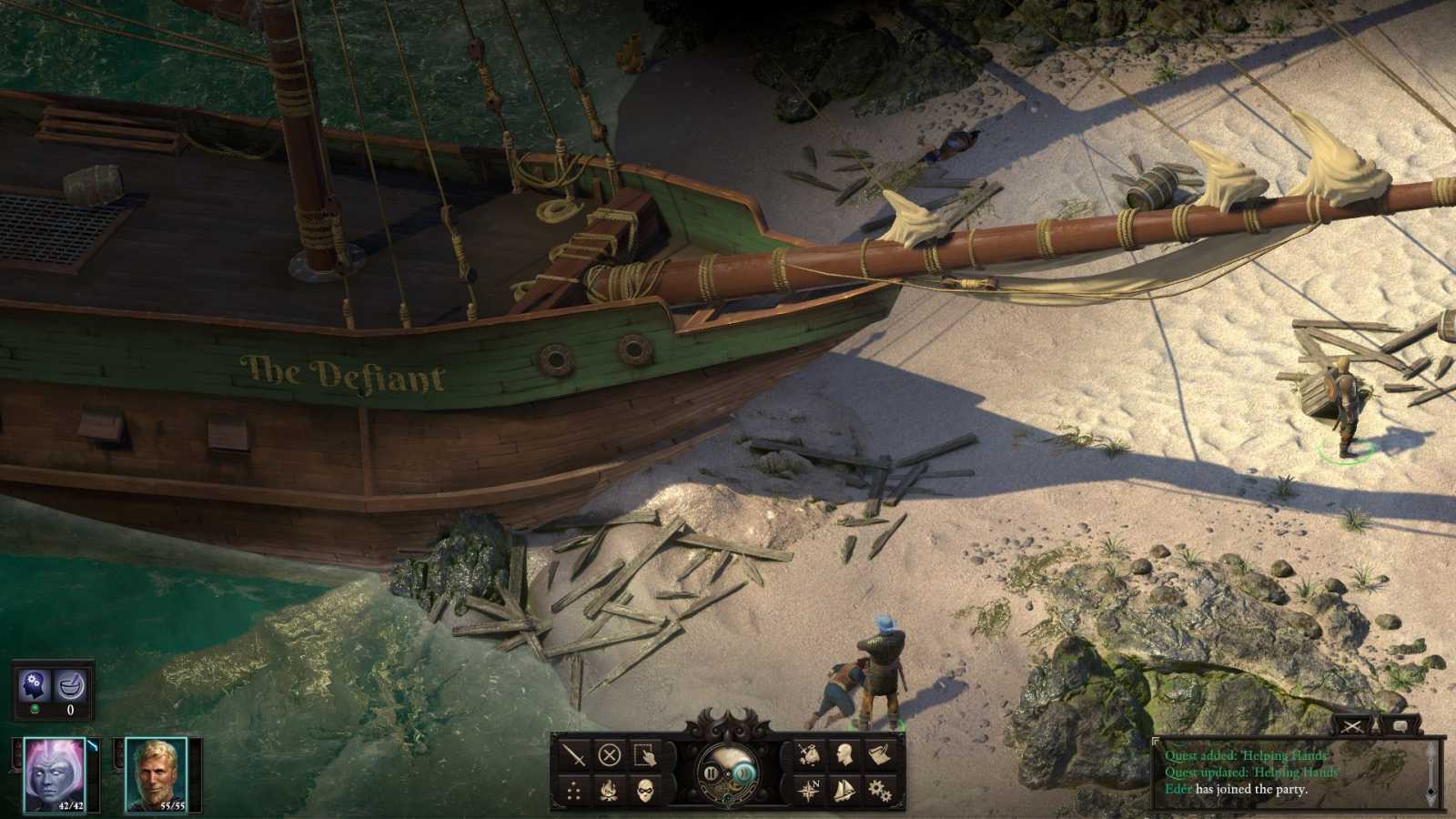Select Edér's blond bearded portrait
The width and height of the screenshot is (1456, 819).
point(156,773)
